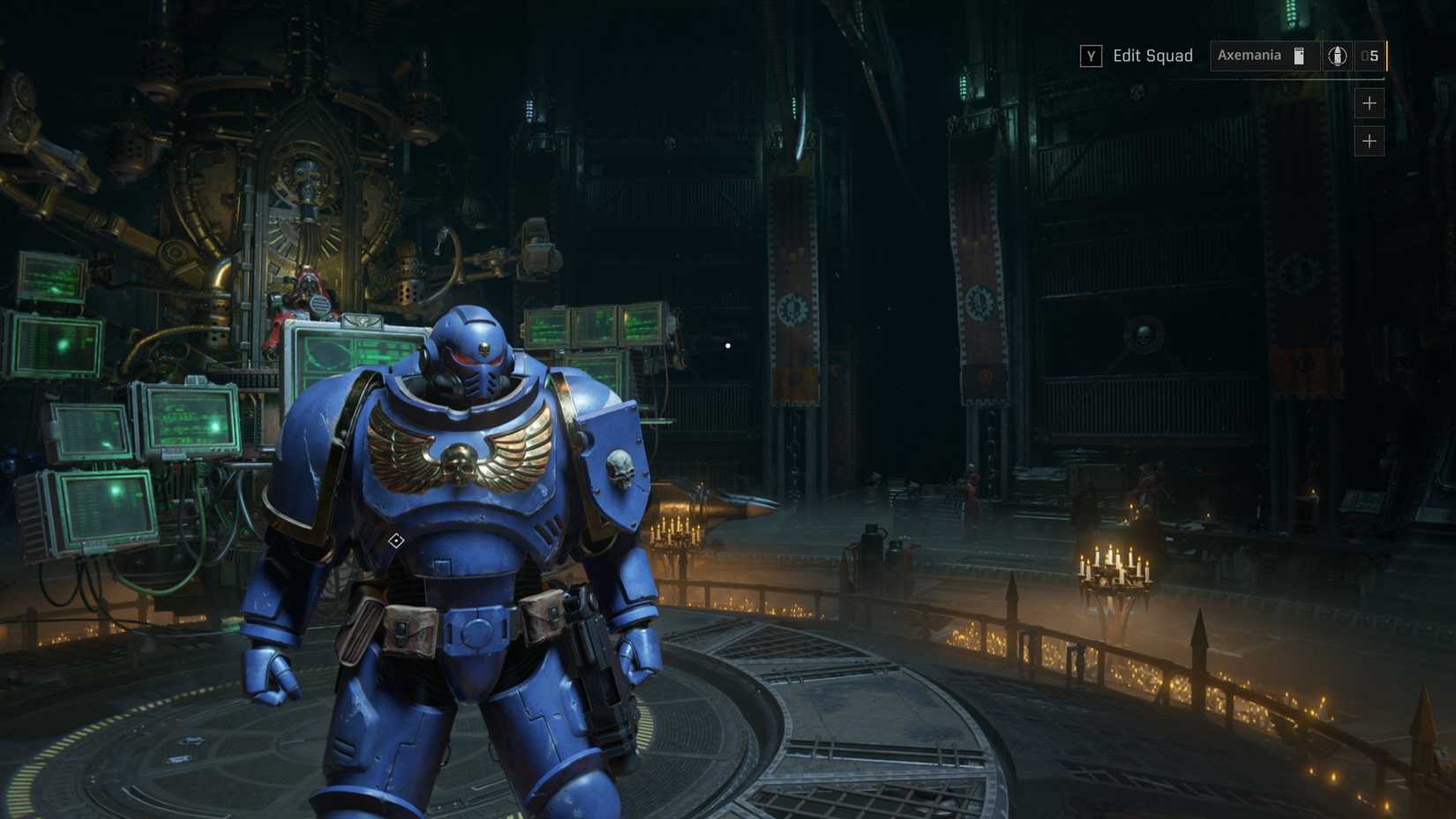Screen dimensions: 1456x819
Task: Toggle the top plus slot on the right
Action: pyautogui.click(x=1370, y=103)
